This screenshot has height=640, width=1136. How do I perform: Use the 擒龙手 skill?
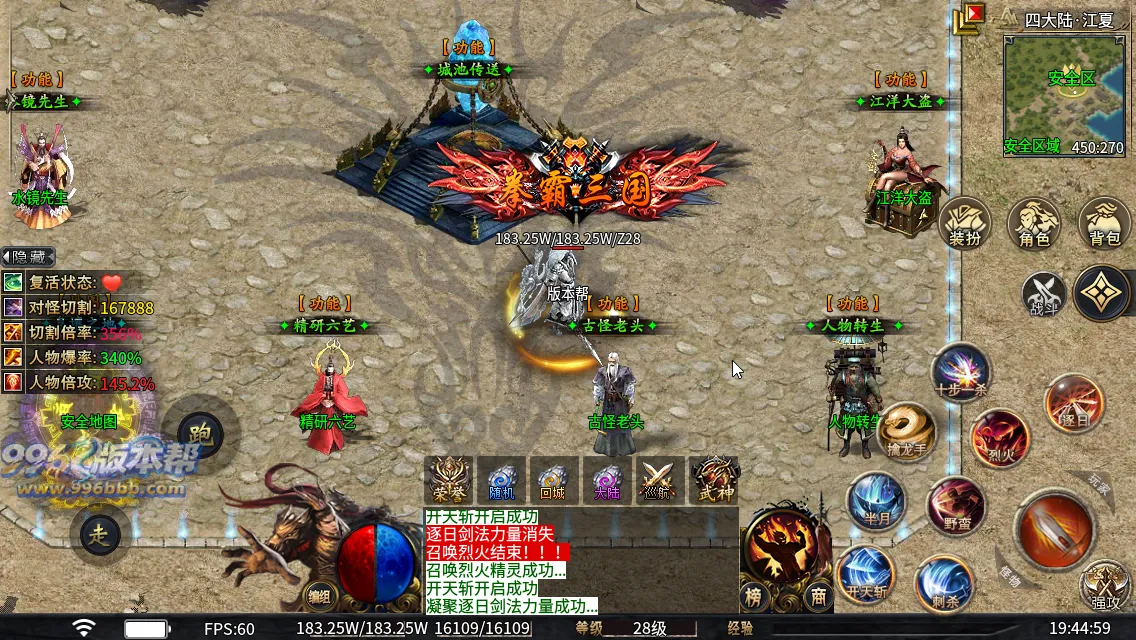pos(906,430)
